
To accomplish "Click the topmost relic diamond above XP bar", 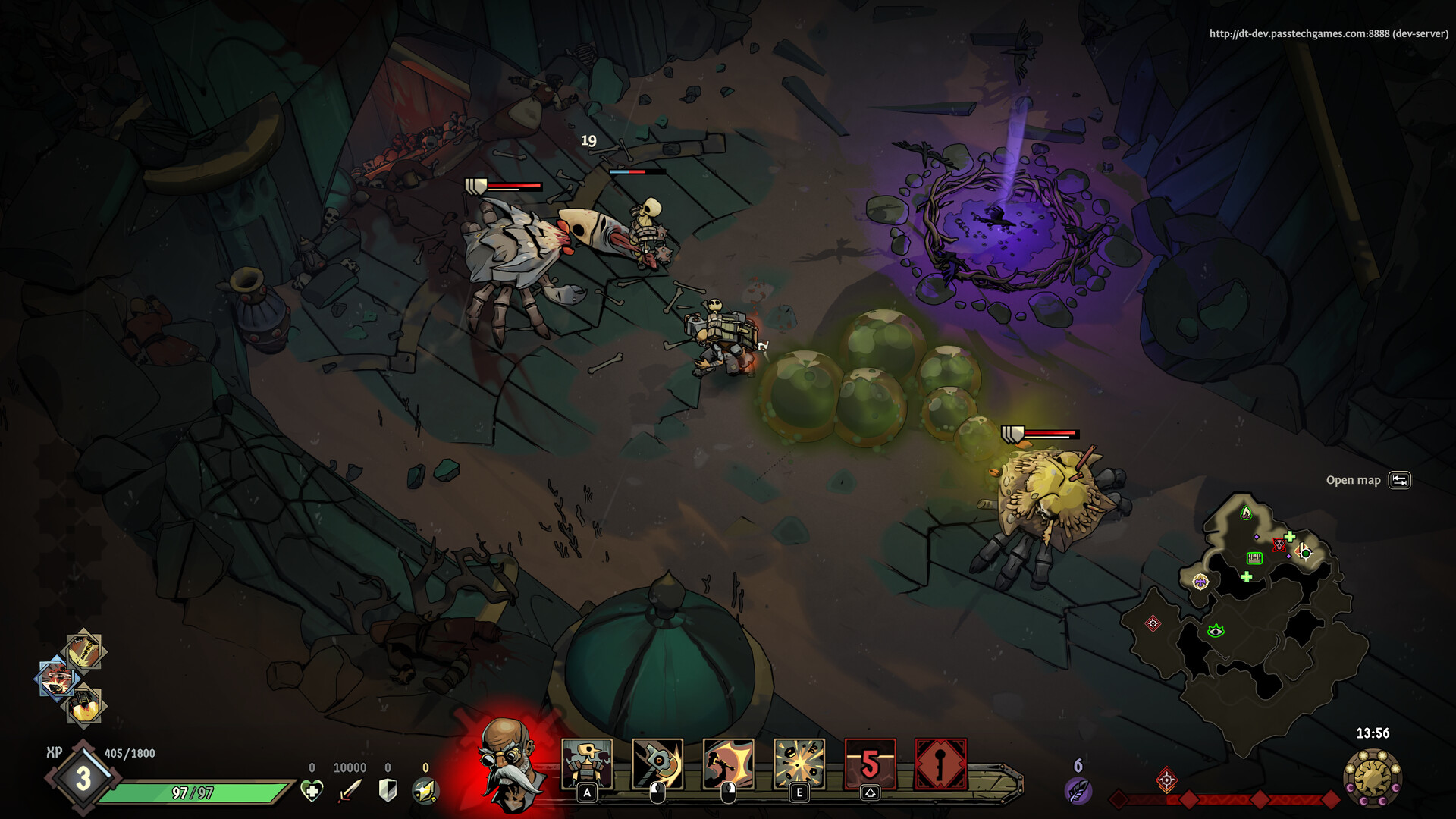I will click(83, 650).
